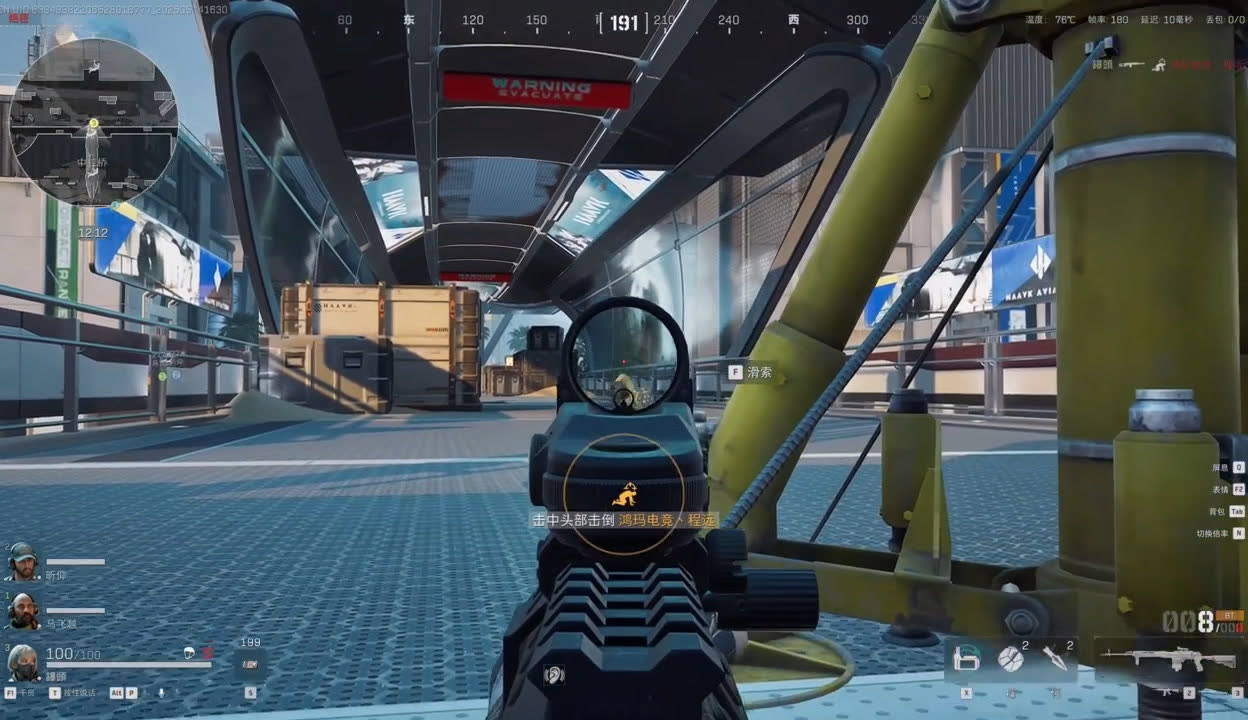Select teammate 马飞越's portrait
The image size is (1248, 720).
(22, 609)
